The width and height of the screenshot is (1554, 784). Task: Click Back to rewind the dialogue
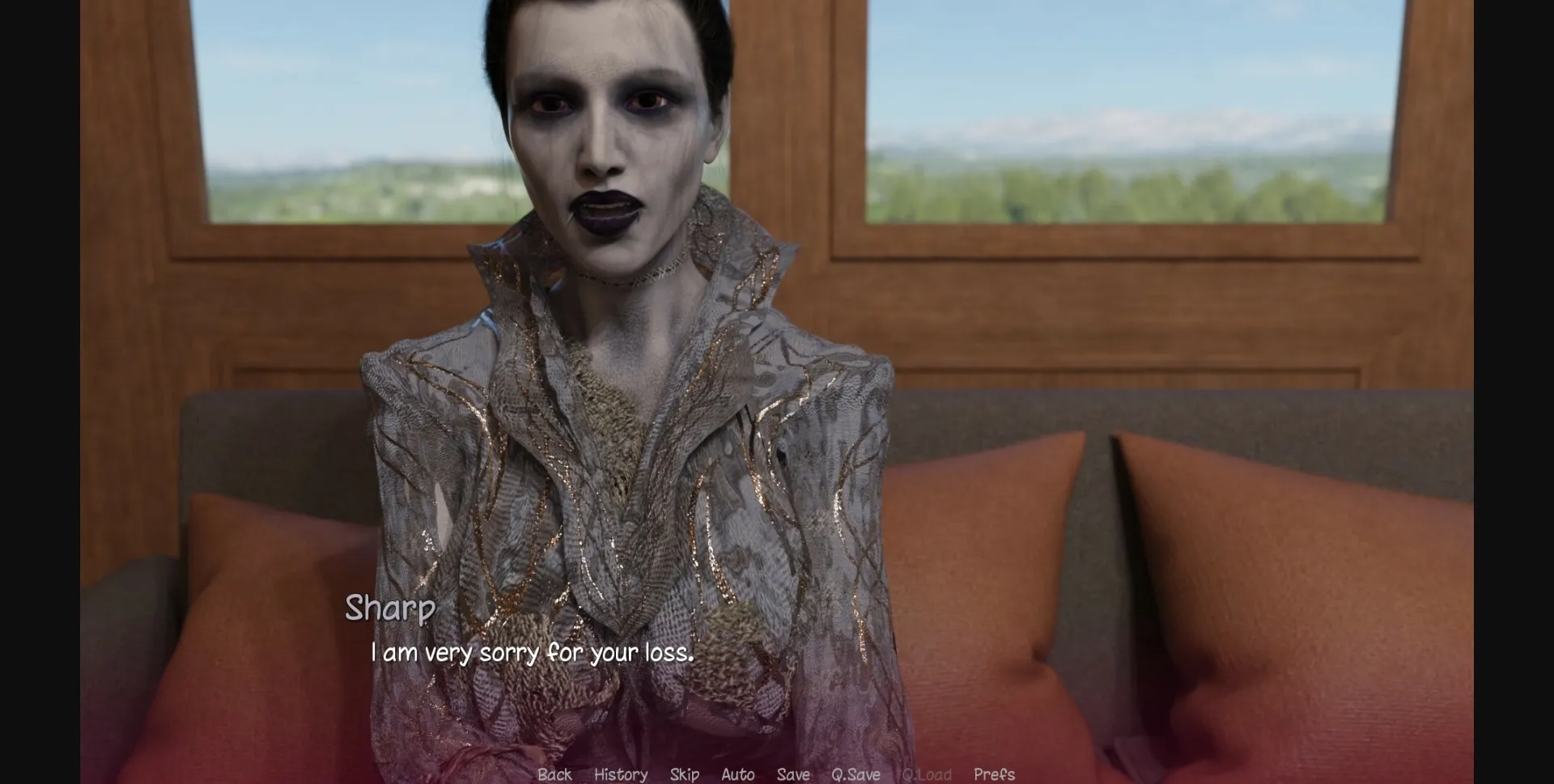click(x=554, y=774)
